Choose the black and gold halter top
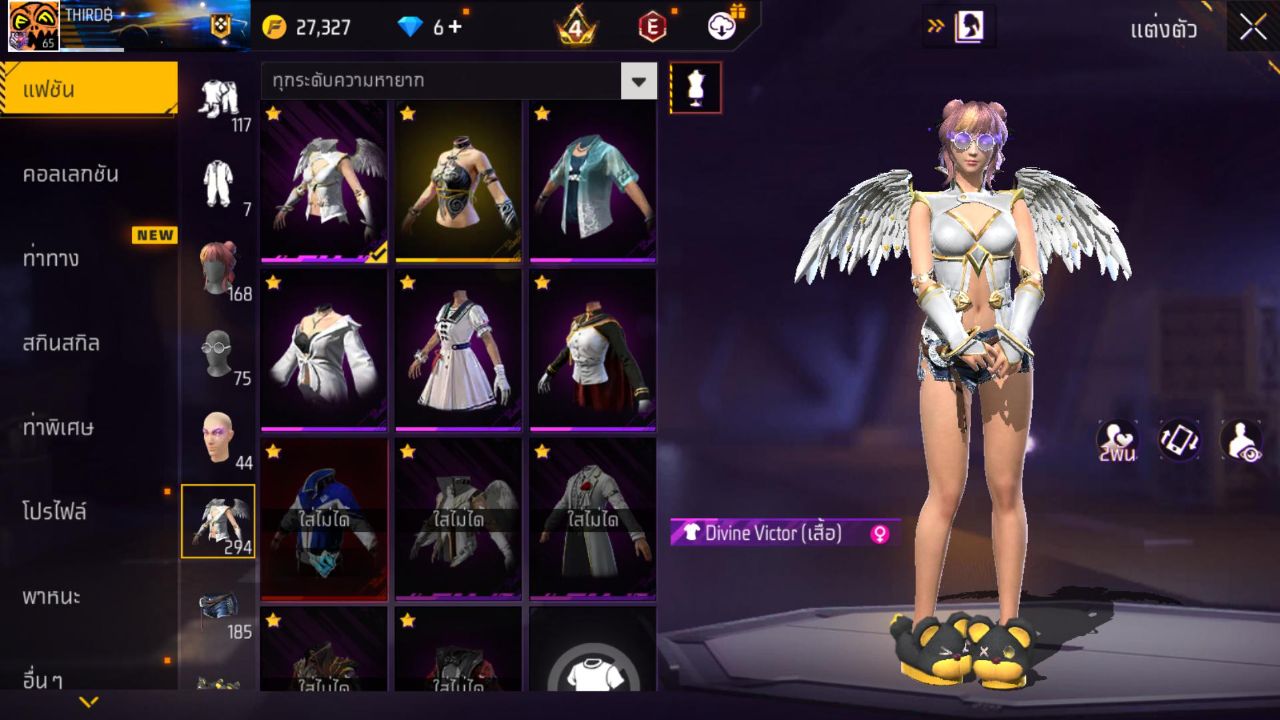This screenshot has height=720, width=1280. 458,181
